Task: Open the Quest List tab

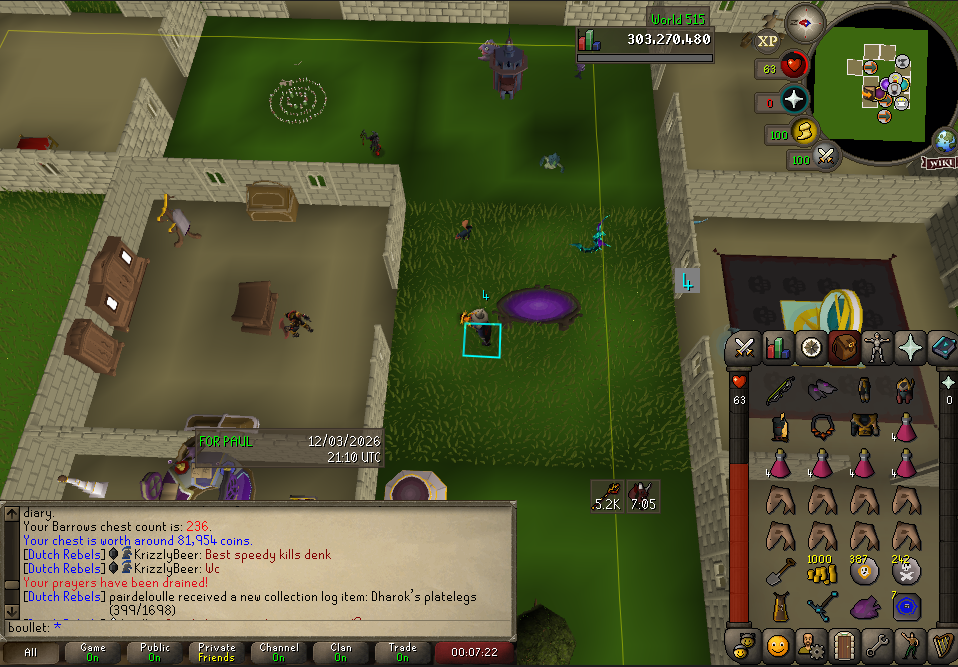Action: [812, 348]
